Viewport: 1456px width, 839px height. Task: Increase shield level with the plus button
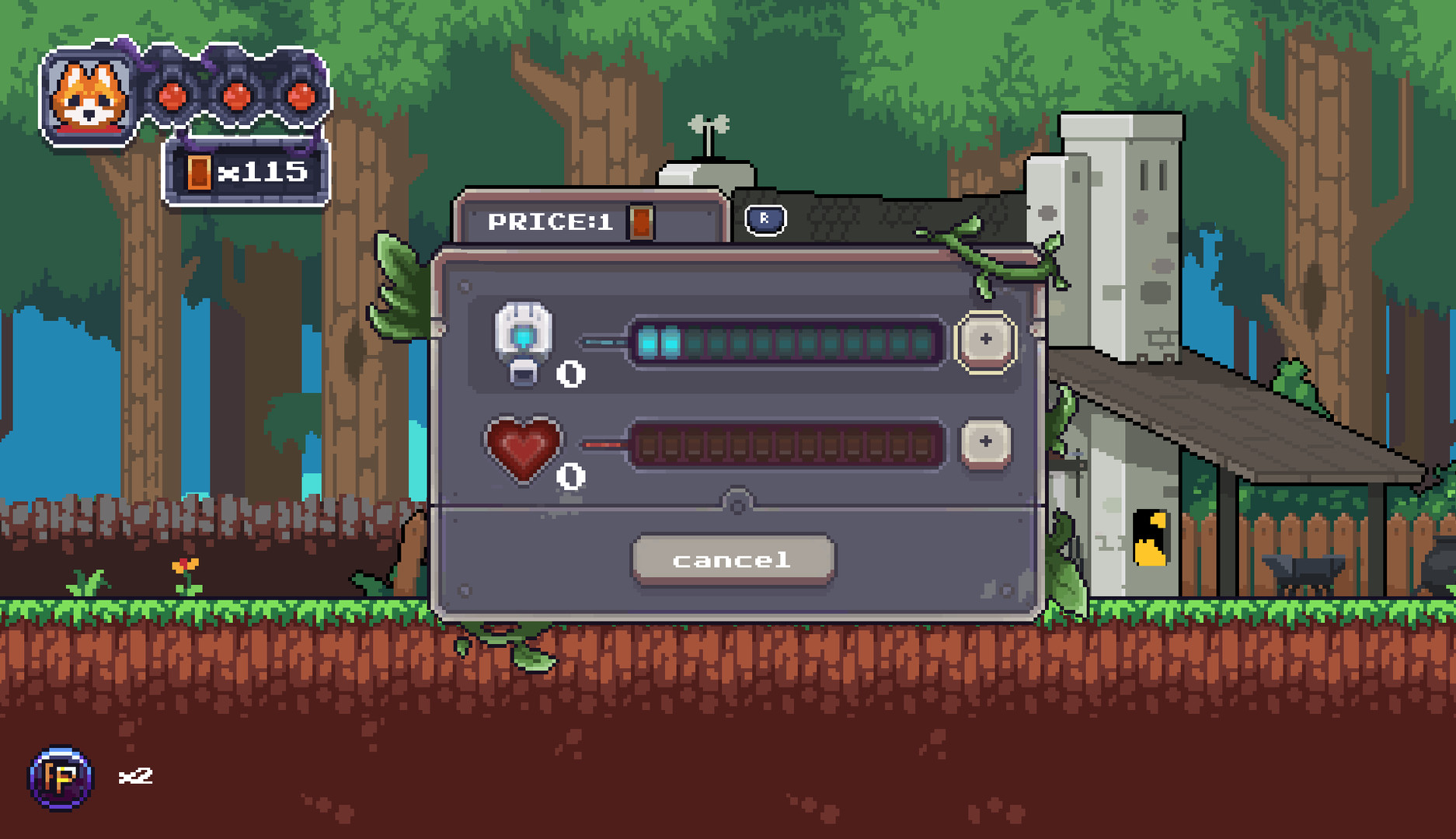click(988, 339)
